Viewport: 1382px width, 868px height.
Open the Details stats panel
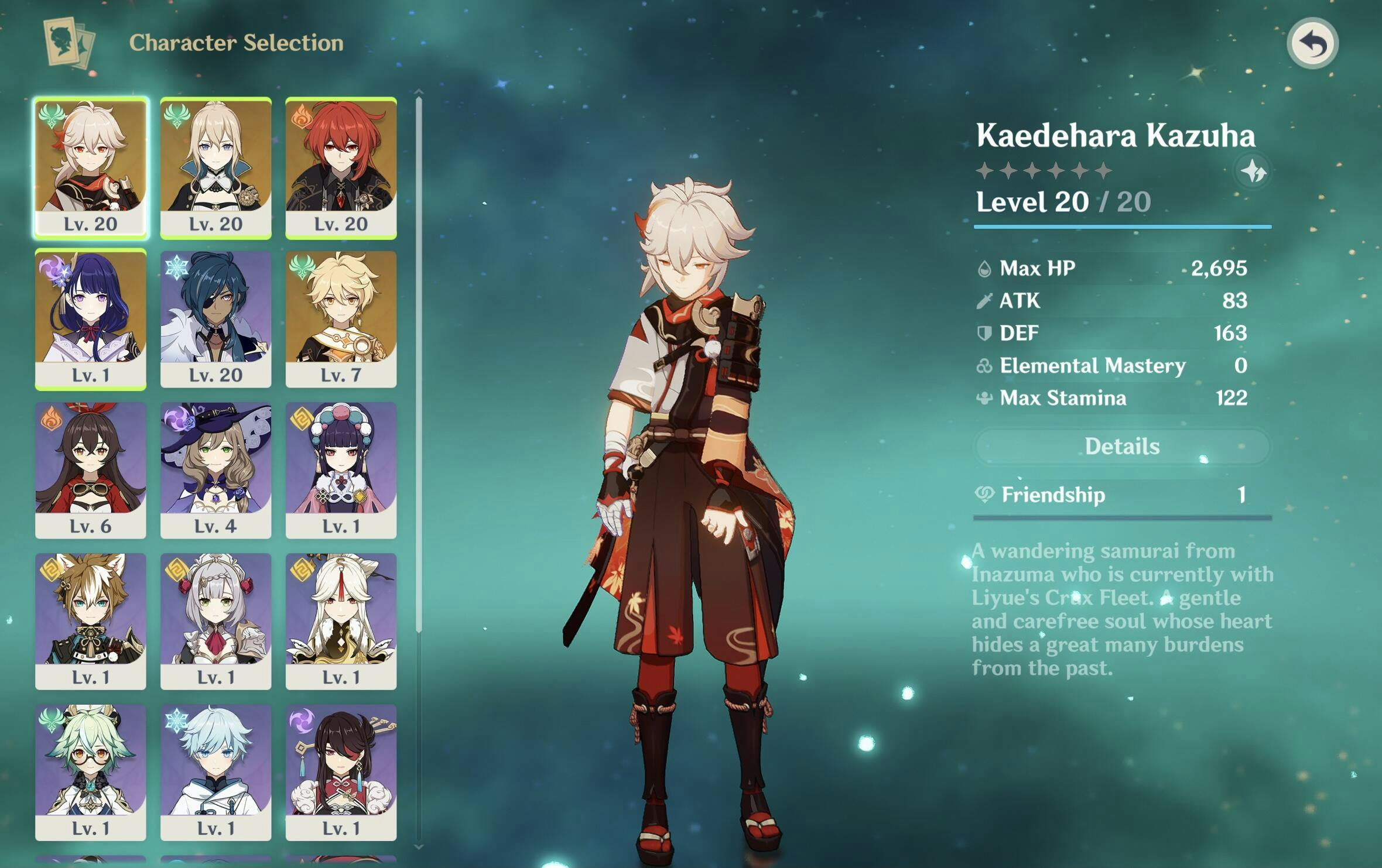click(x=1122, y=447)
